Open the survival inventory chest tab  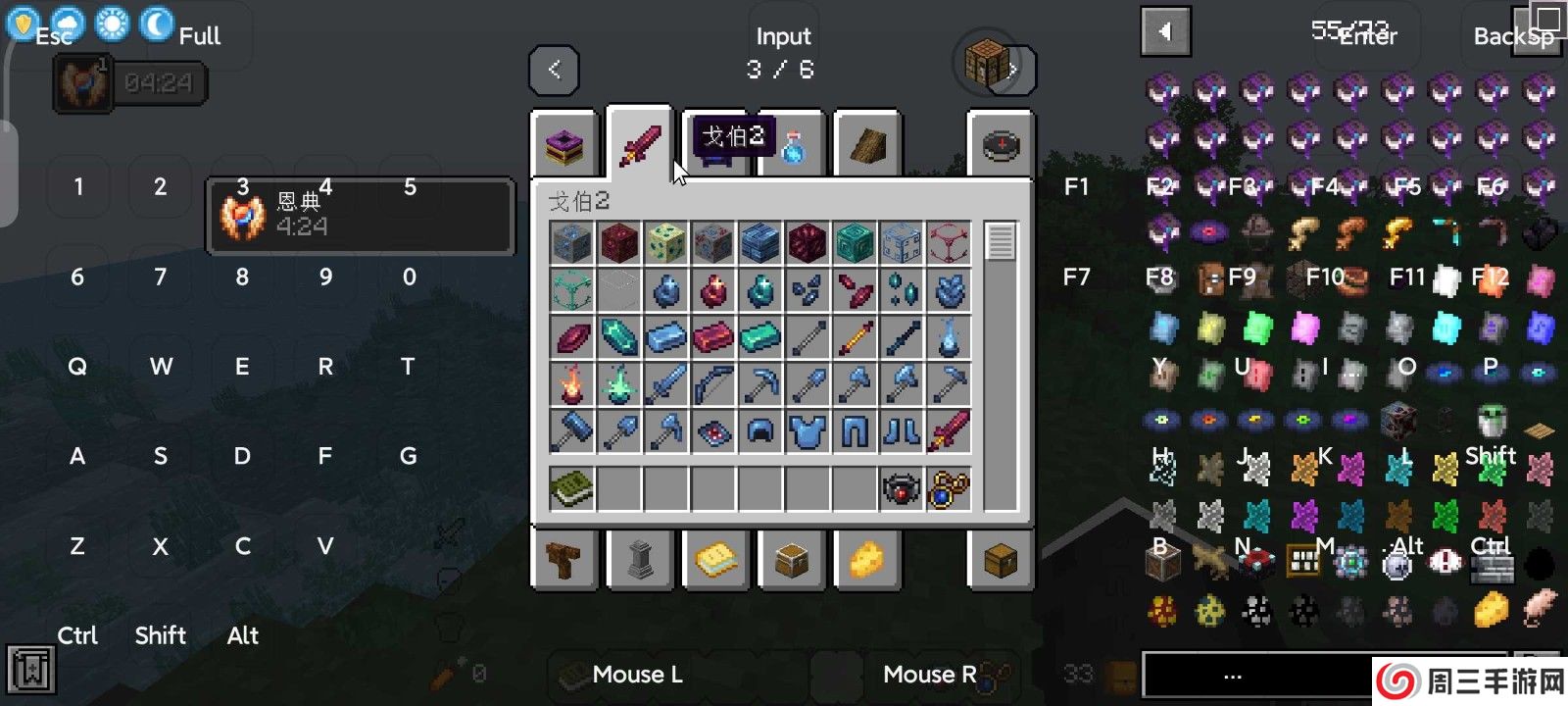point(1001,560)
